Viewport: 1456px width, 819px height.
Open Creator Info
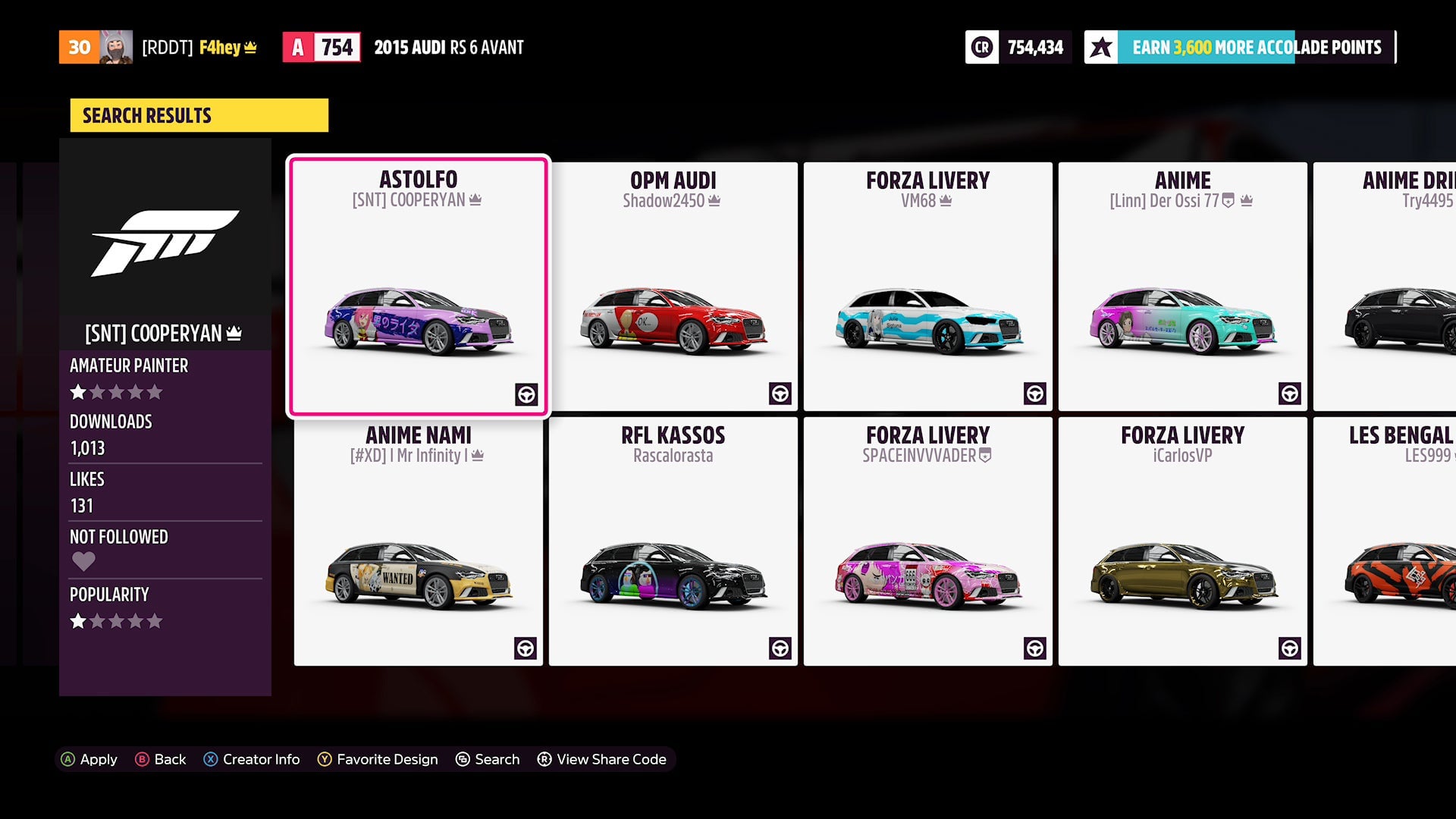[253, 759]
